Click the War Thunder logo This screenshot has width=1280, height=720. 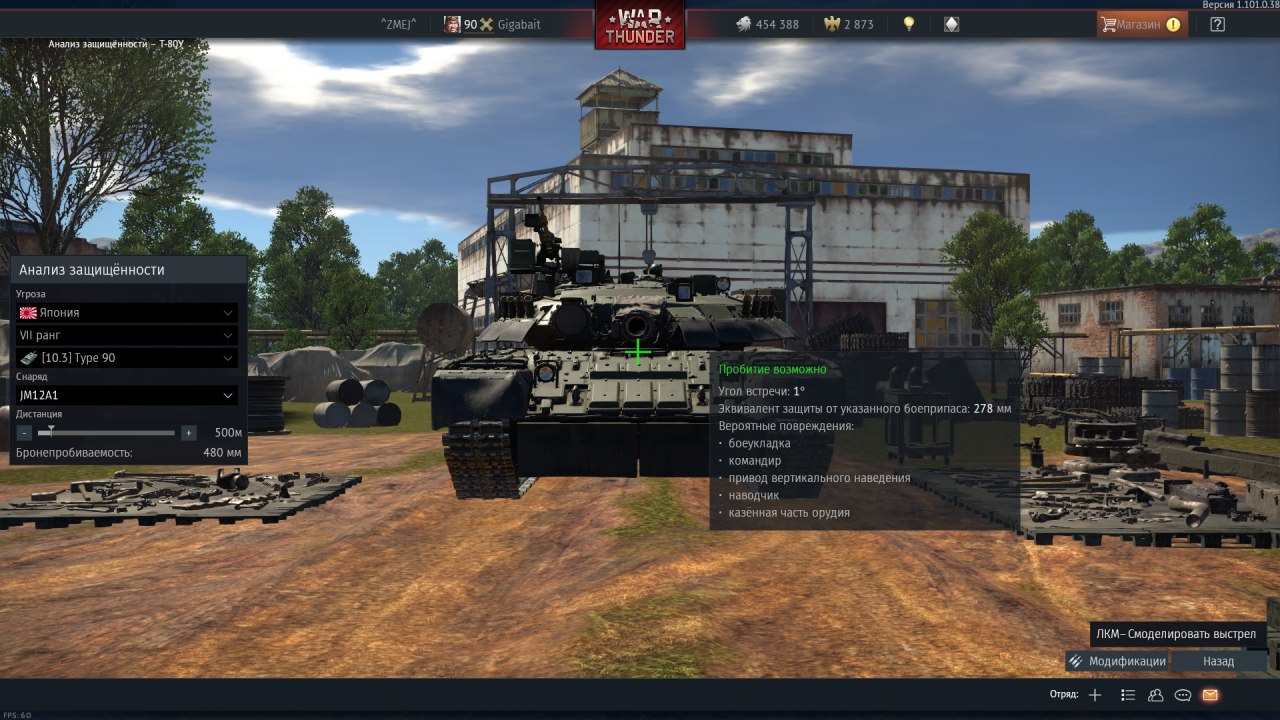tap(640, 24)
